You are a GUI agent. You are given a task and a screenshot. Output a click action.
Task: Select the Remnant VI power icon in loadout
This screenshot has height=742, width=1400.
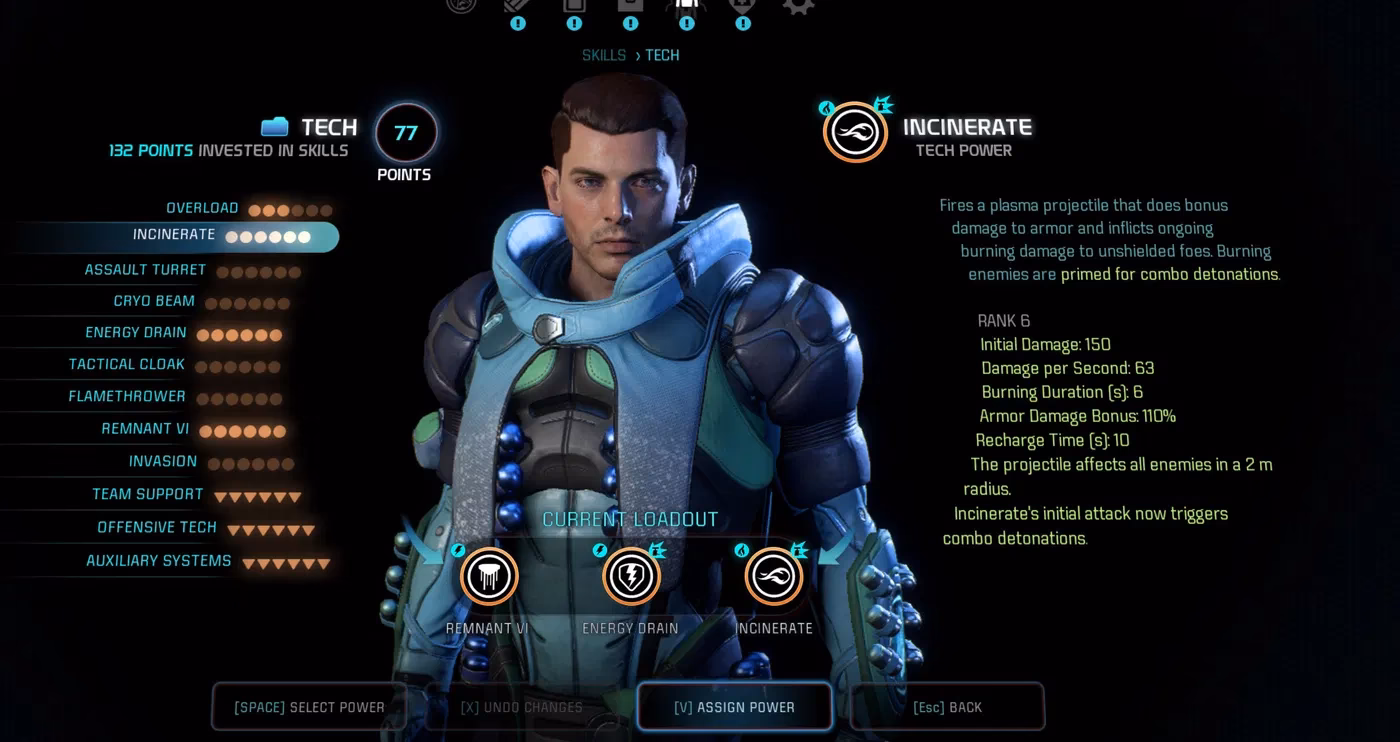point(488,575)
